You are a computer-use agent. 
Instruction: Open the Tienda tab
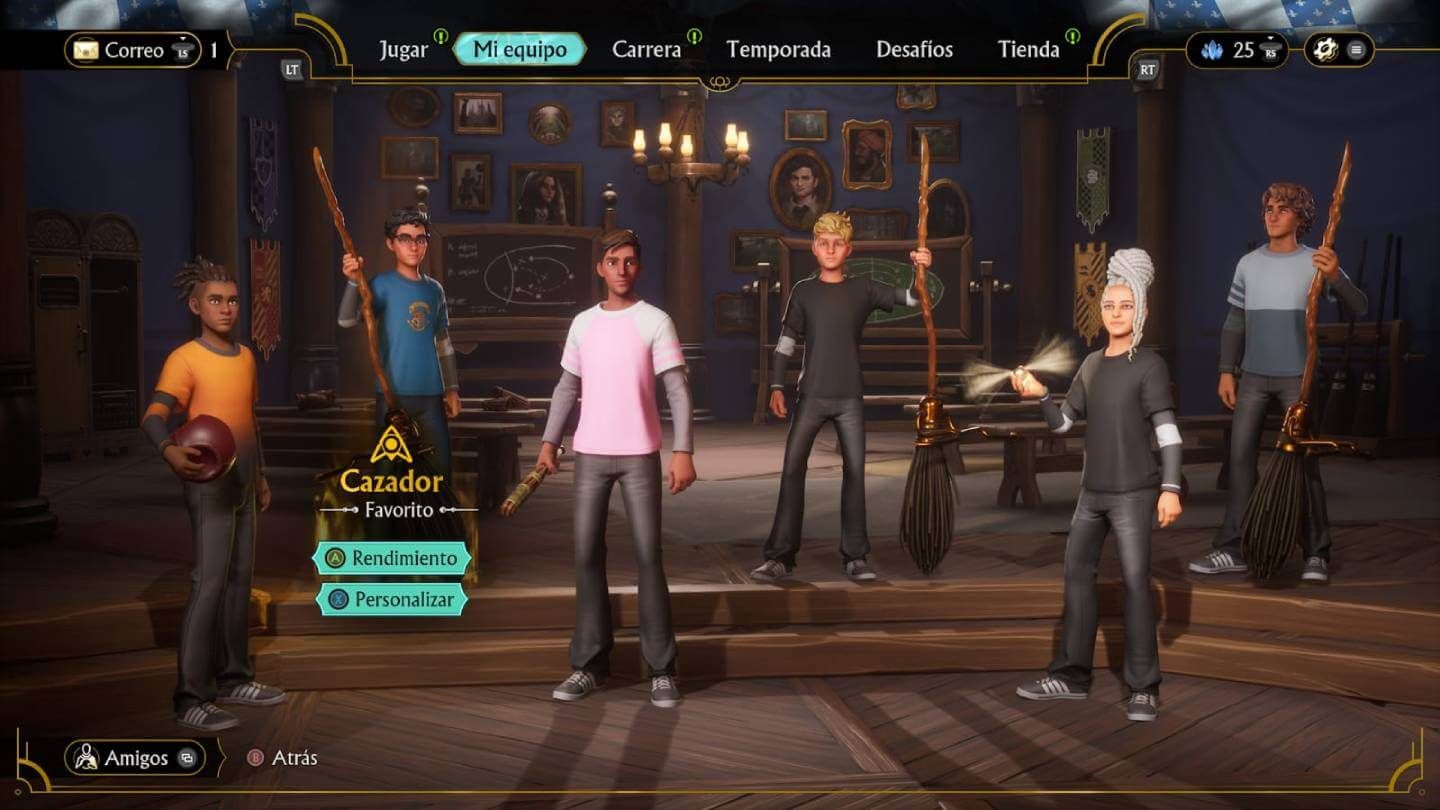point(1029,48)
